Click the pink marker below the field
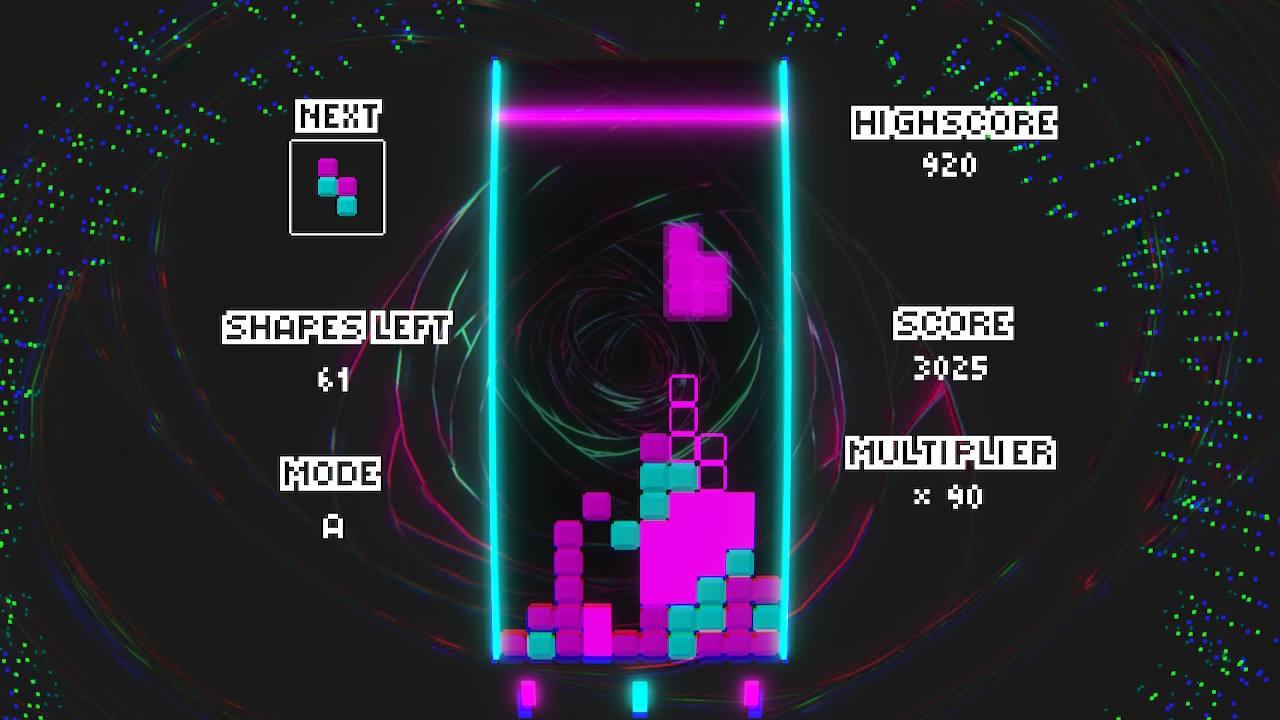The image size is (1280, 720). click(527, 692)
